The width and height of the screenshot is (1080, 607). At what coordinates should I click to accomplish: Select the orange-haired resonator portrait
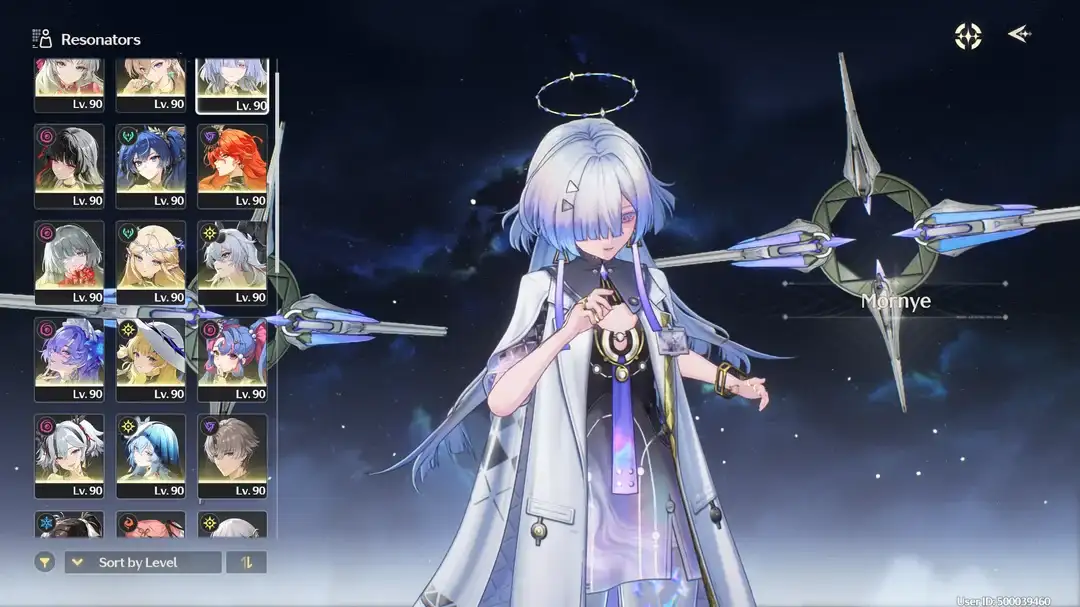(232, 165)
